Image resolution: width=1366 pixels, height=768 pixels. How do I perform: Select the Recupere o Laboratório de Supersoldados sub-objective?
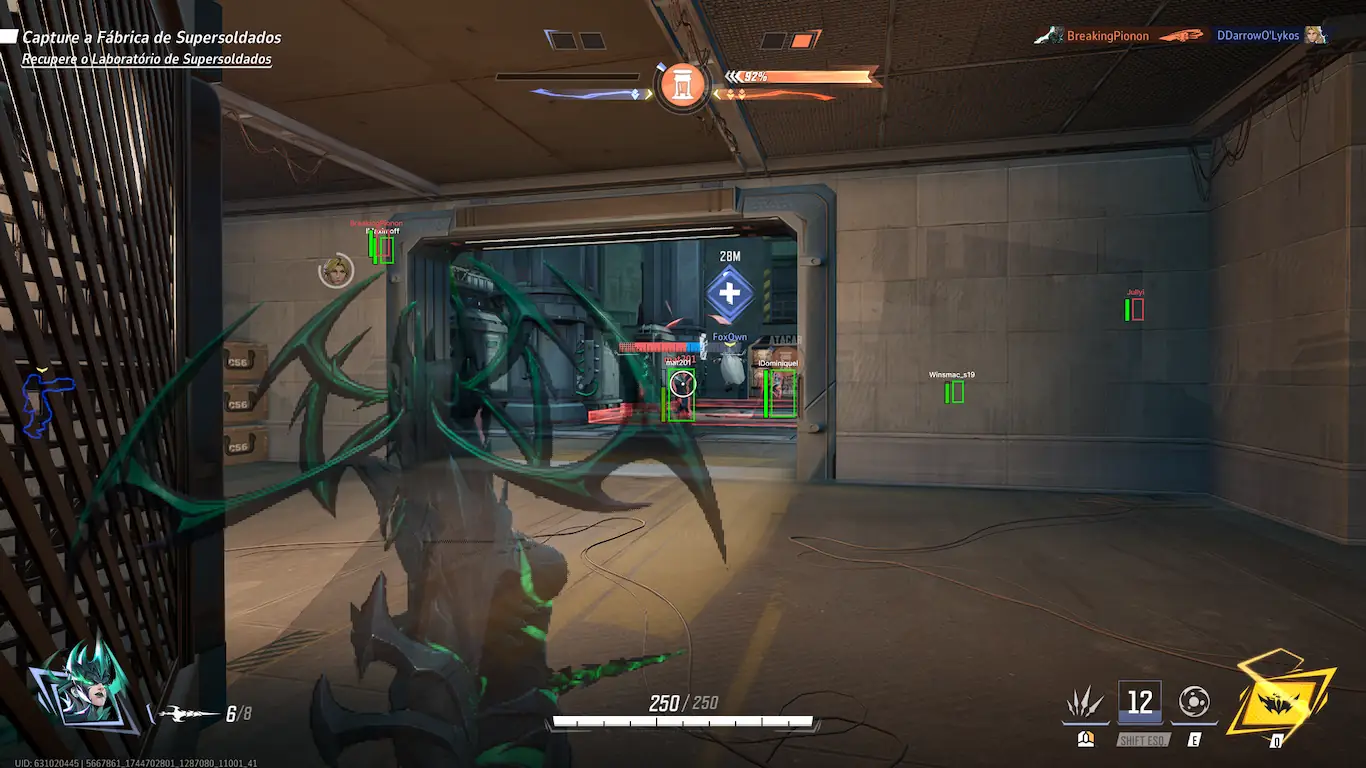(x=147, y=60)
